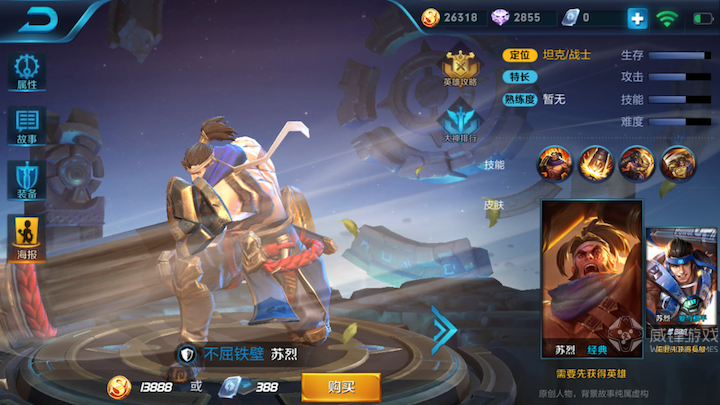Select the second skill icon
720x405 pixels.
[596, 161]
